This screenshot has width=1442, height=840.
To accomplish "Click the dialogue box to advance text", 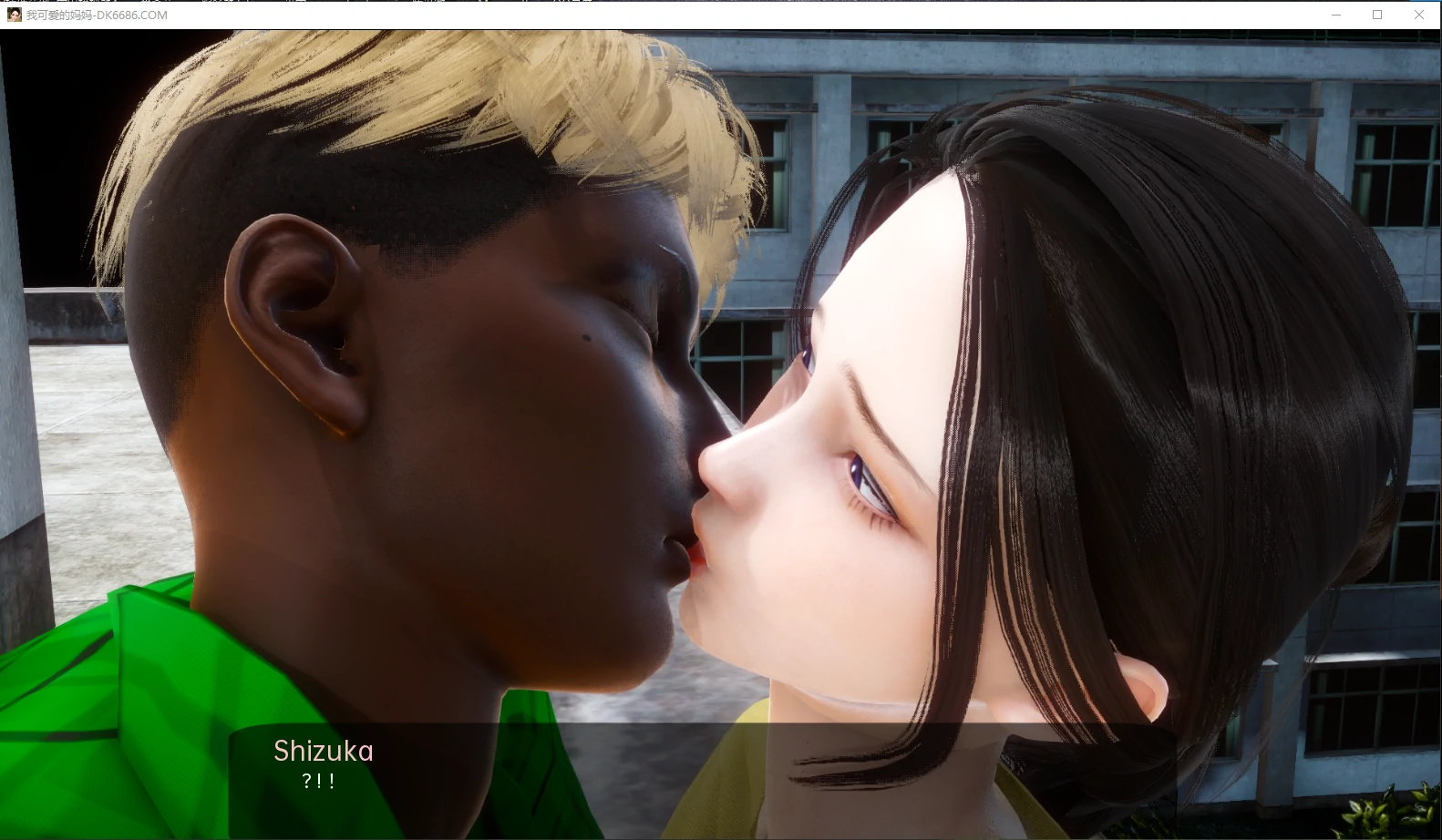I will click(702, 780).
